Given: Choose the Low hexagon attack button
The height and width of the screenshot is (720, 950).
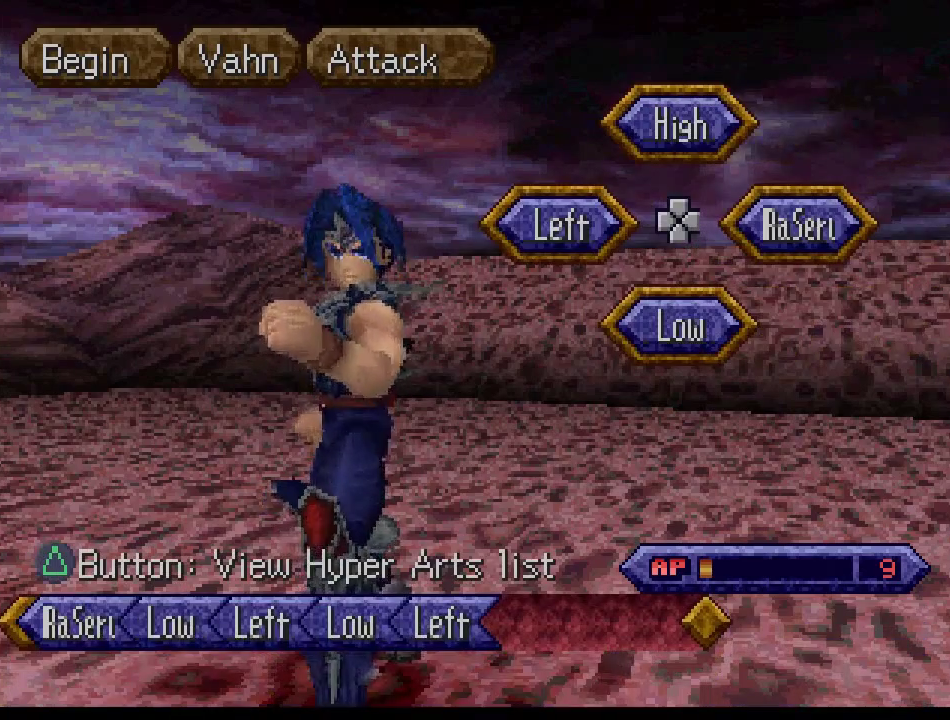Looking at the screenshot, I should click(x=680, y=325).
